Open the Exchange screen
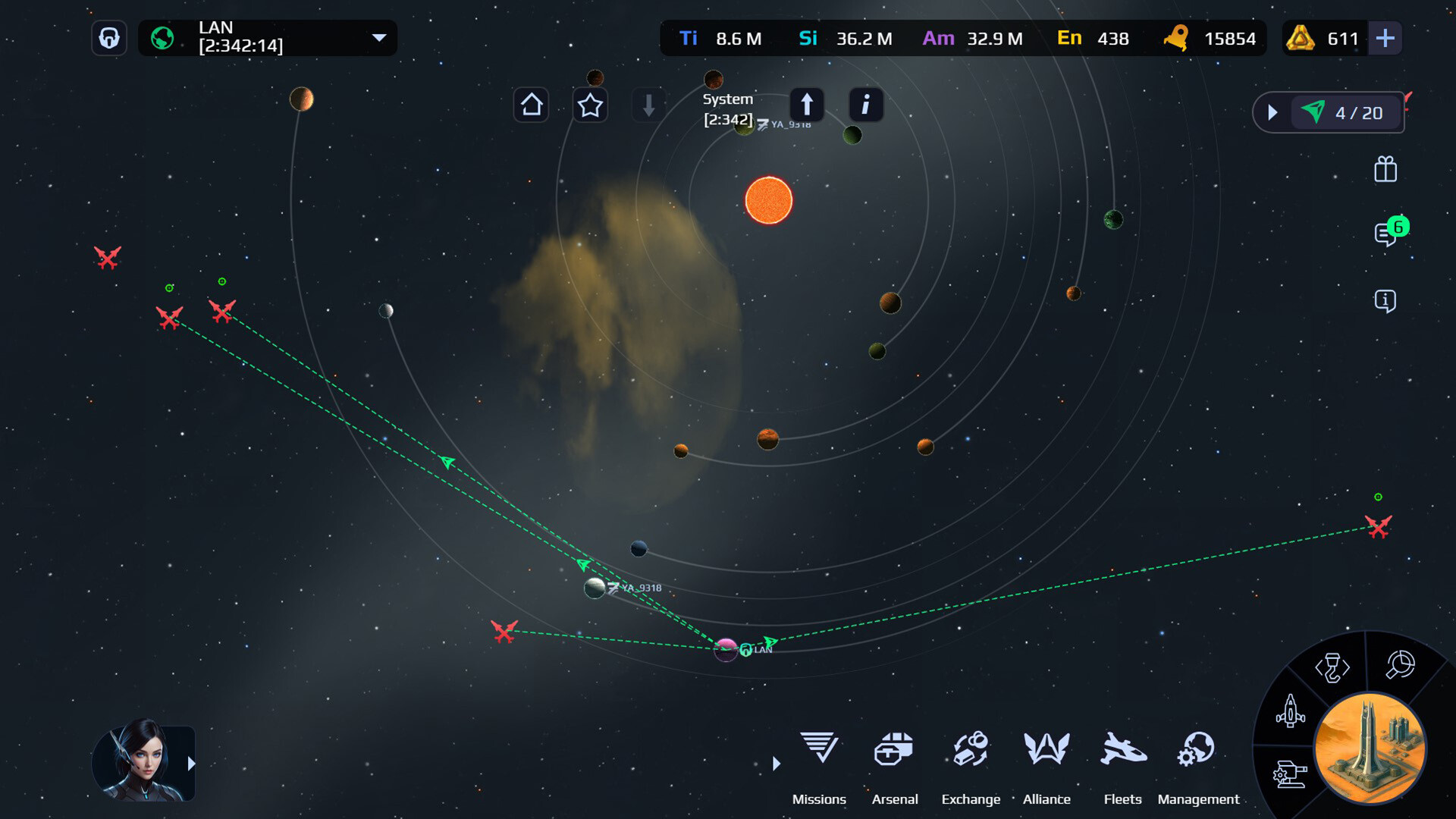Screen dimensions: 1456x819 pos(971,751)
